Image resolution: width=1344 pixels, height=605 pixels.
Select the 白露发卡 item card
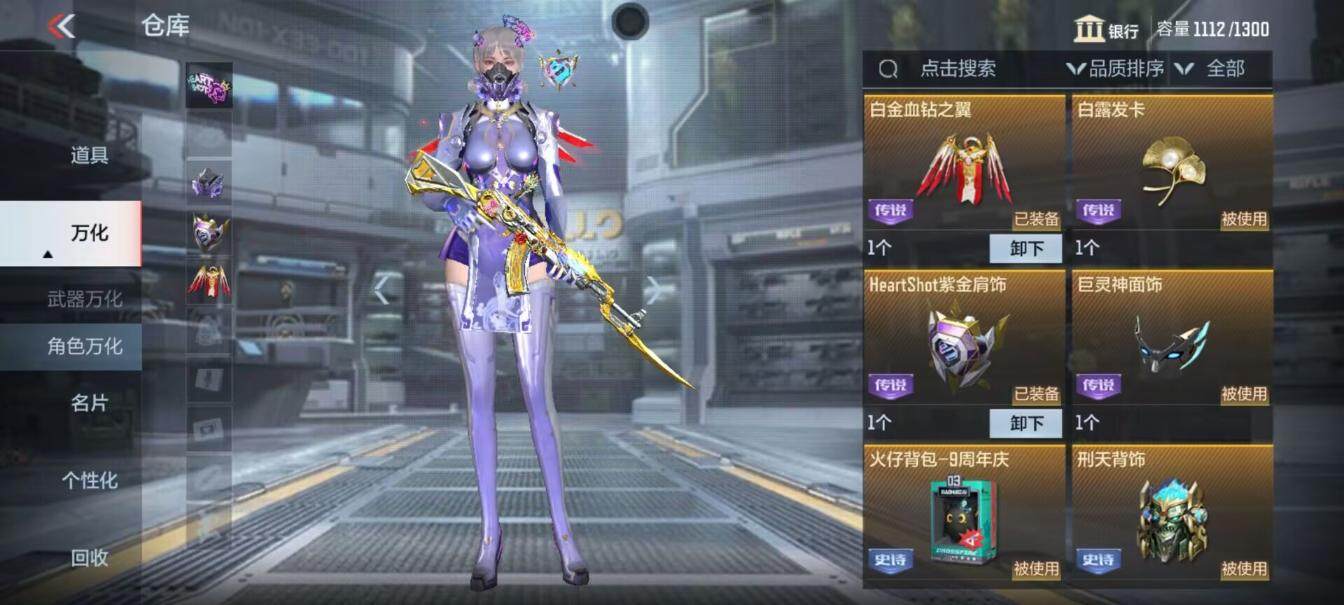(x=1171, y=165)
